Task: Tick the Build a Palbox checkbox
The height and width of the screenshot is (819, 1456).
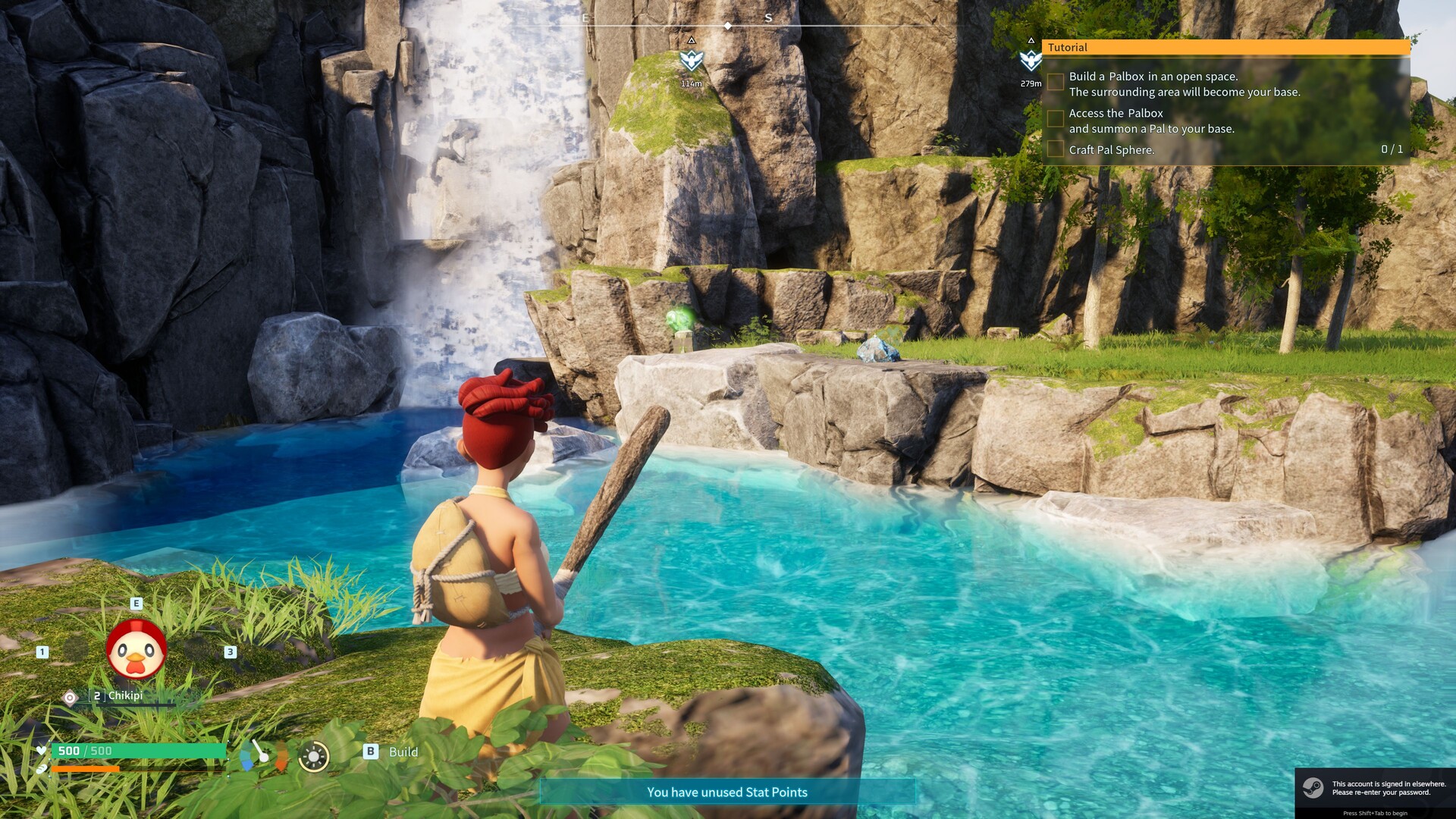Action: (1055, 82)
